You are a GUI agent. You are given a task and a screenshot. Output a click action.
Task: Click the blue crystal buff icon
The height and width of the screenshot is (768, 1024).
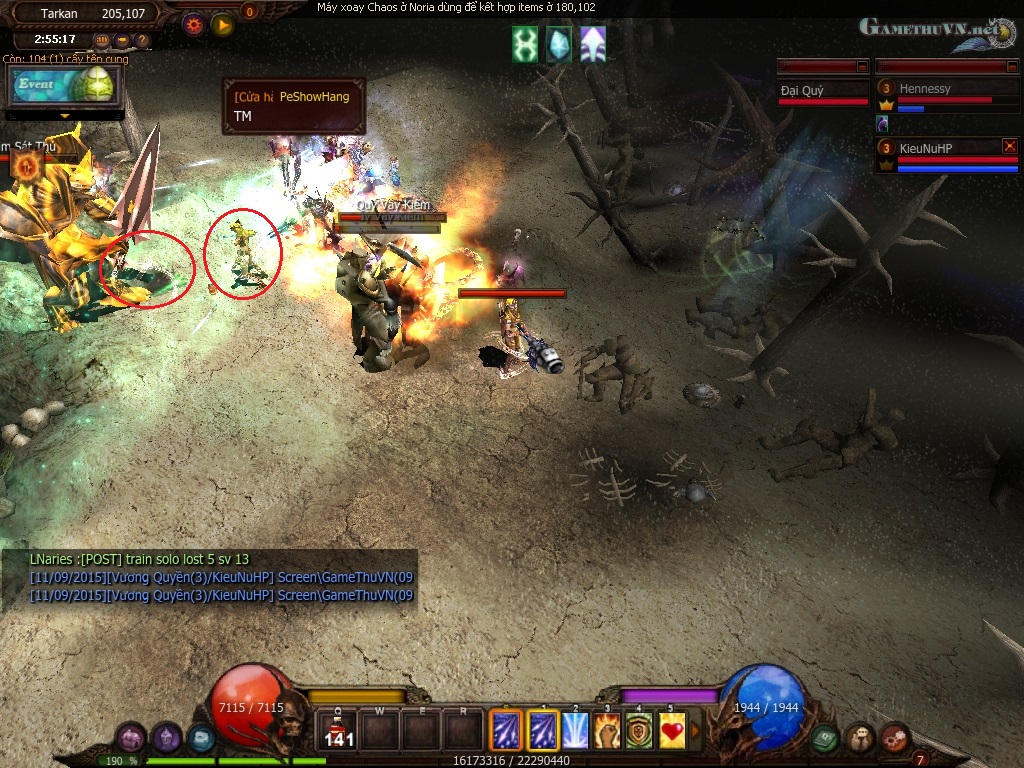point(559,45)
